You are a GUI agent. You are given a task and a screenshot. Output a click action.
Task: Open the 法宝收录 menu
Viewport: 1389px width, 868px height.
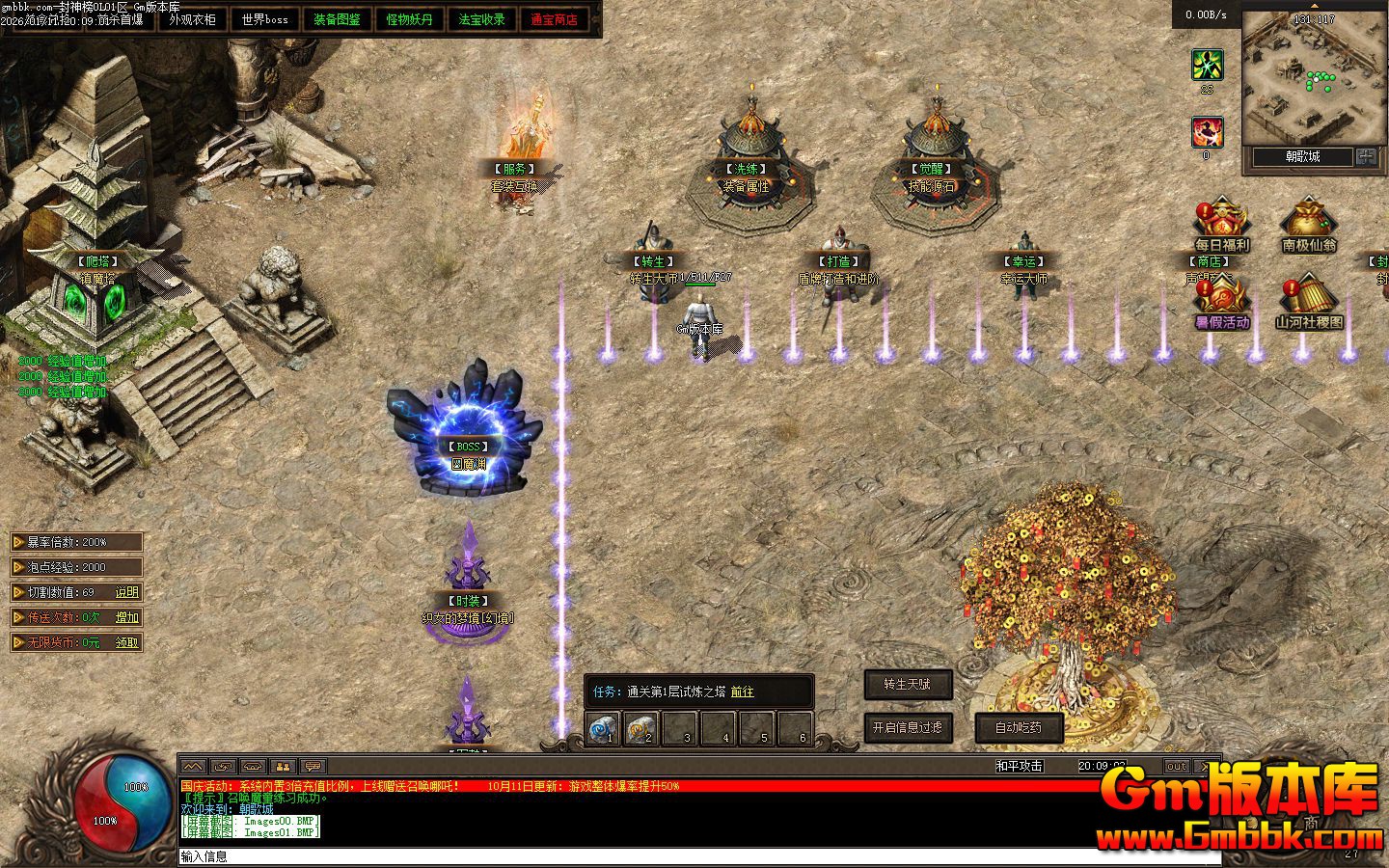click(x=481, y=19)
